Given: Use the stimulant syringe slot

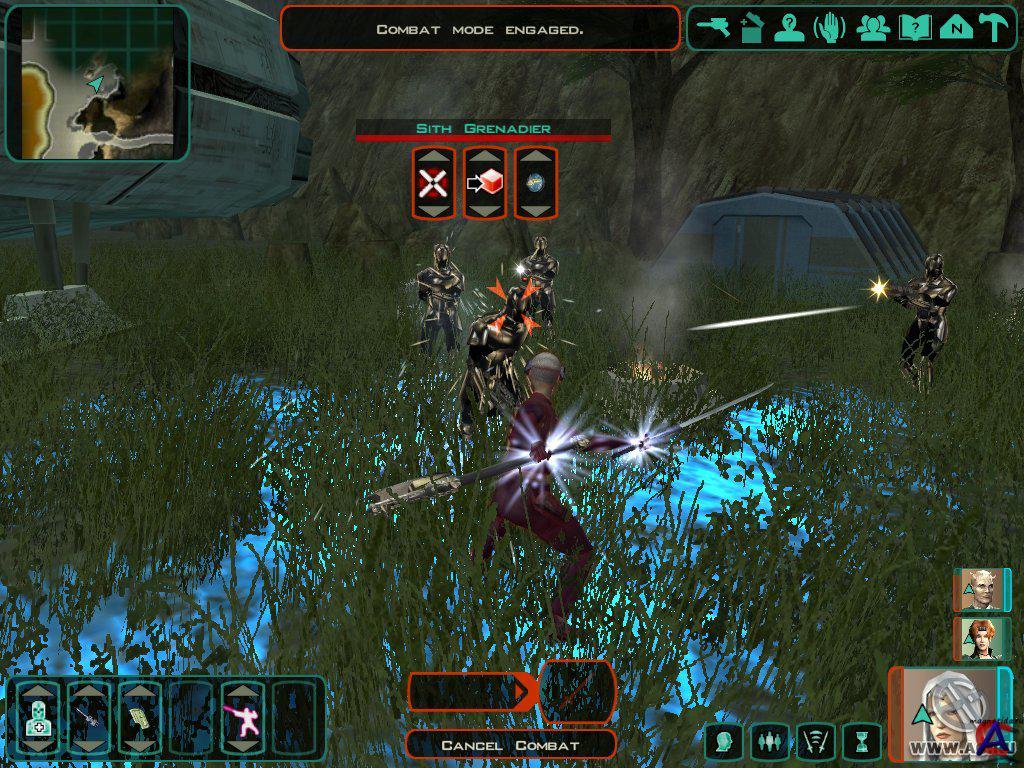Looking at the screenshot, I should (89, 717).
